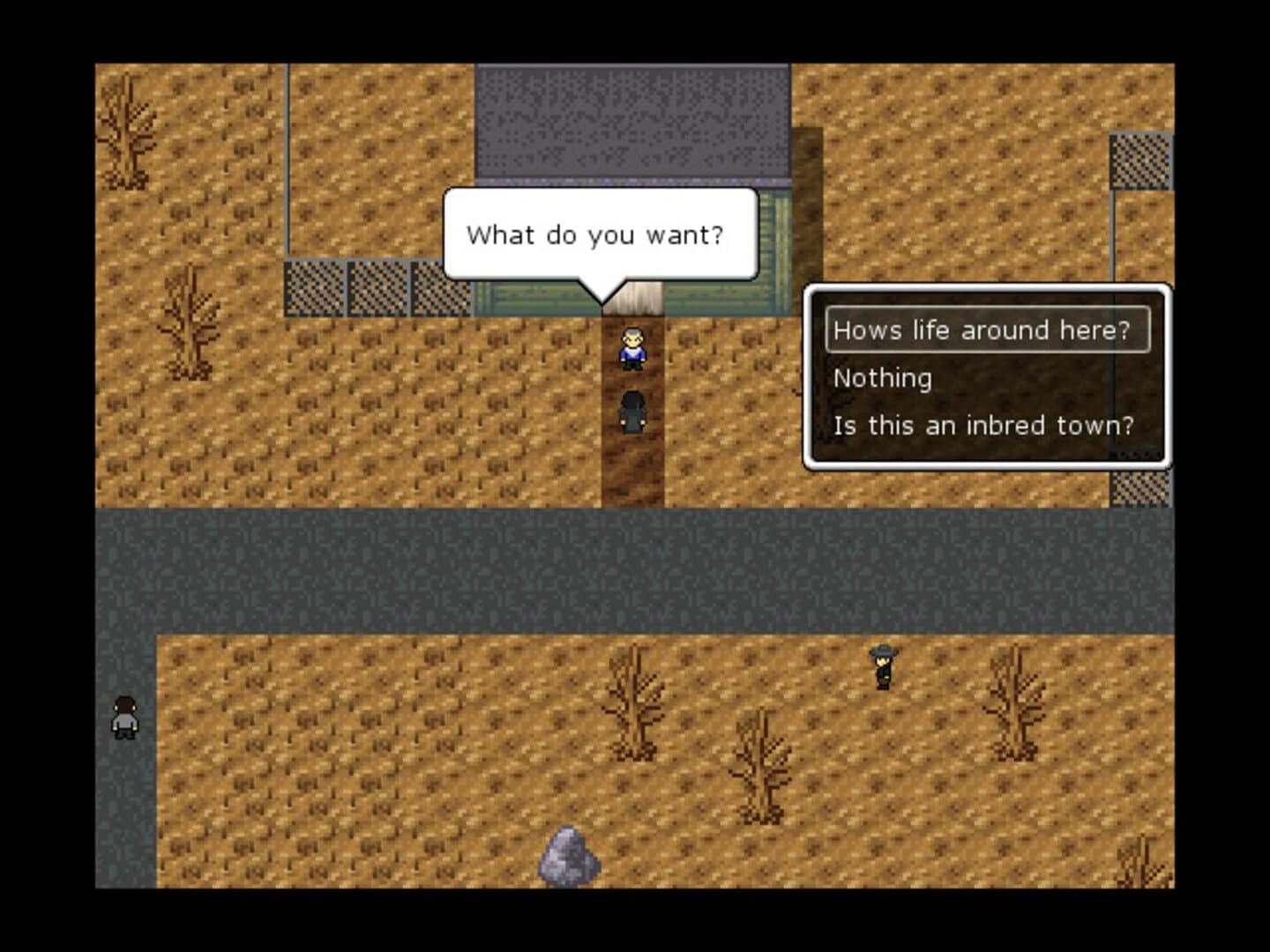Pick the 'Is this an inbred town?' option
This screenshot has width=1270, height=952.
point(983,425)
